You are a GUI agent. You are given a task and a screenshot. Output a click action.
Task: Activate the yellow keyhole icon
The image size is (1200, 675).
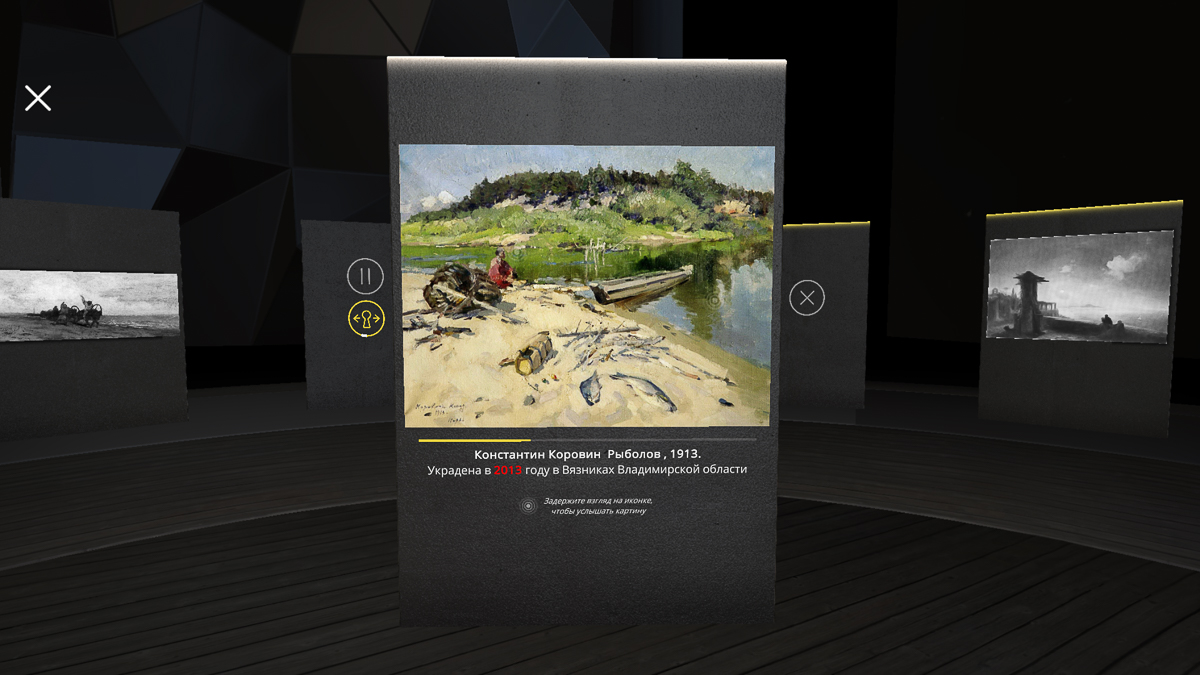tap(366, 319)
